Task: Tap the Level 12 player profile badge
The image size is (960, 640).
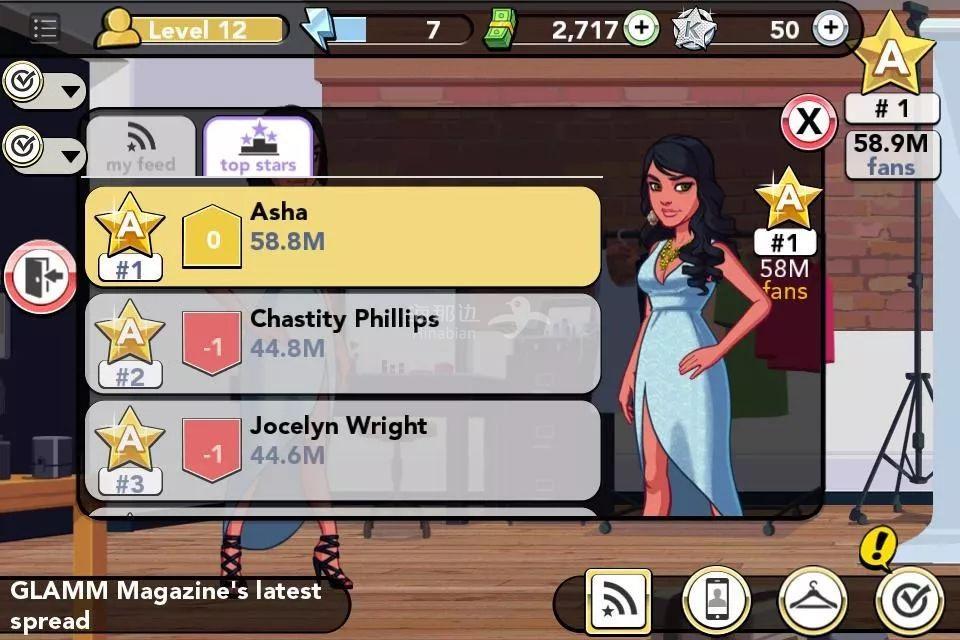Action: [190, 30]
